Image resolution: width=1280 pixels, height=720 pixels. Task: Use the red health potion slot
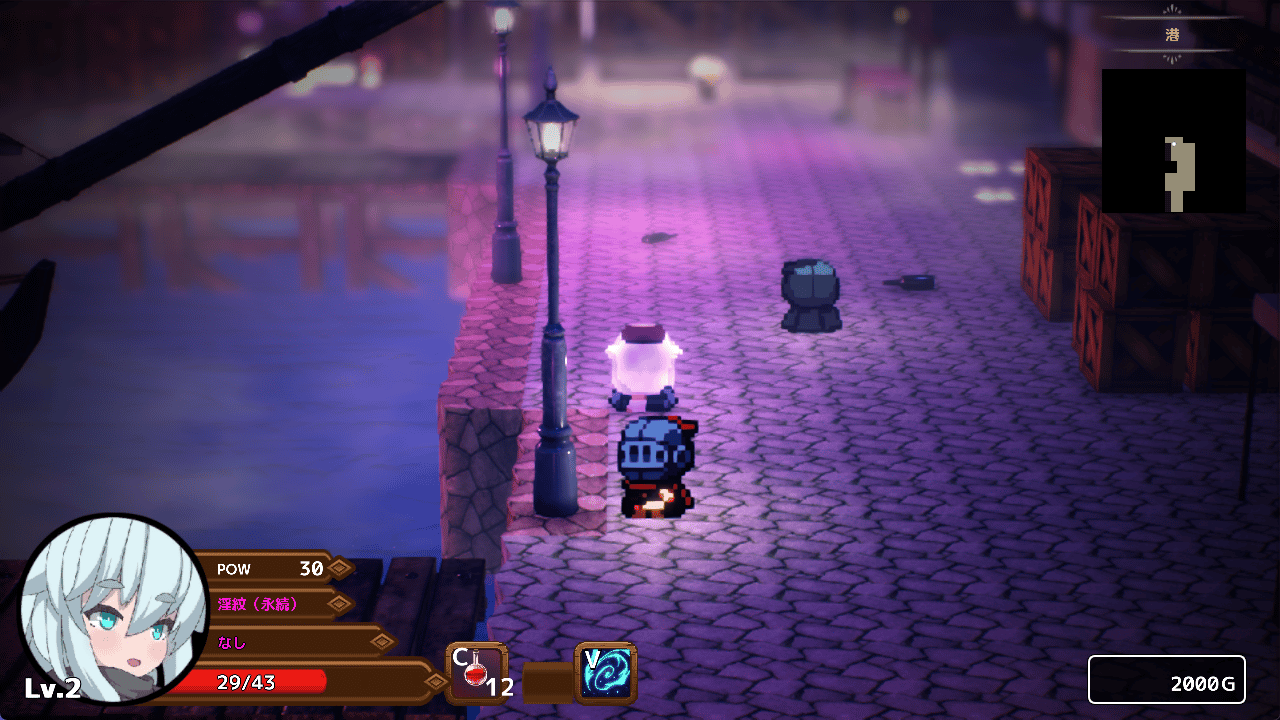pyautogui.click(x=476, y=673)
